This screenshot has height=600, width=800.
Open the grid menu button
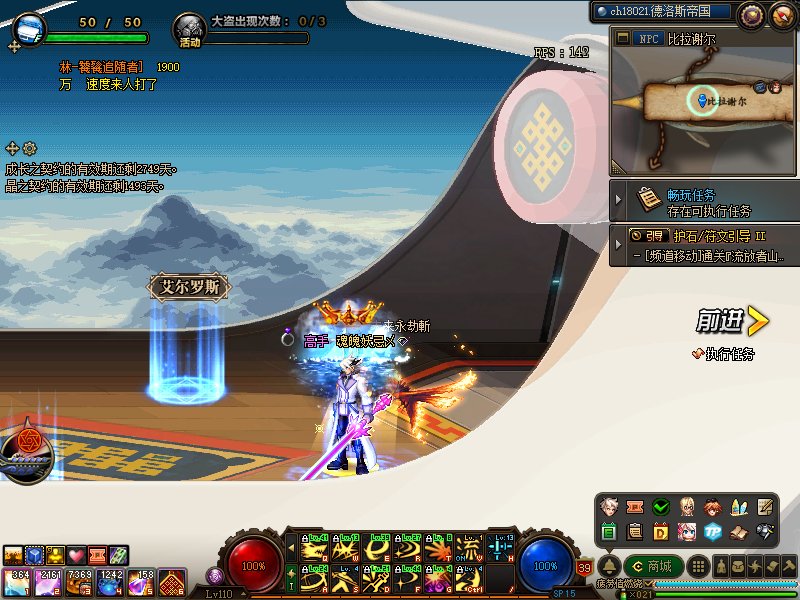(700, 567)
